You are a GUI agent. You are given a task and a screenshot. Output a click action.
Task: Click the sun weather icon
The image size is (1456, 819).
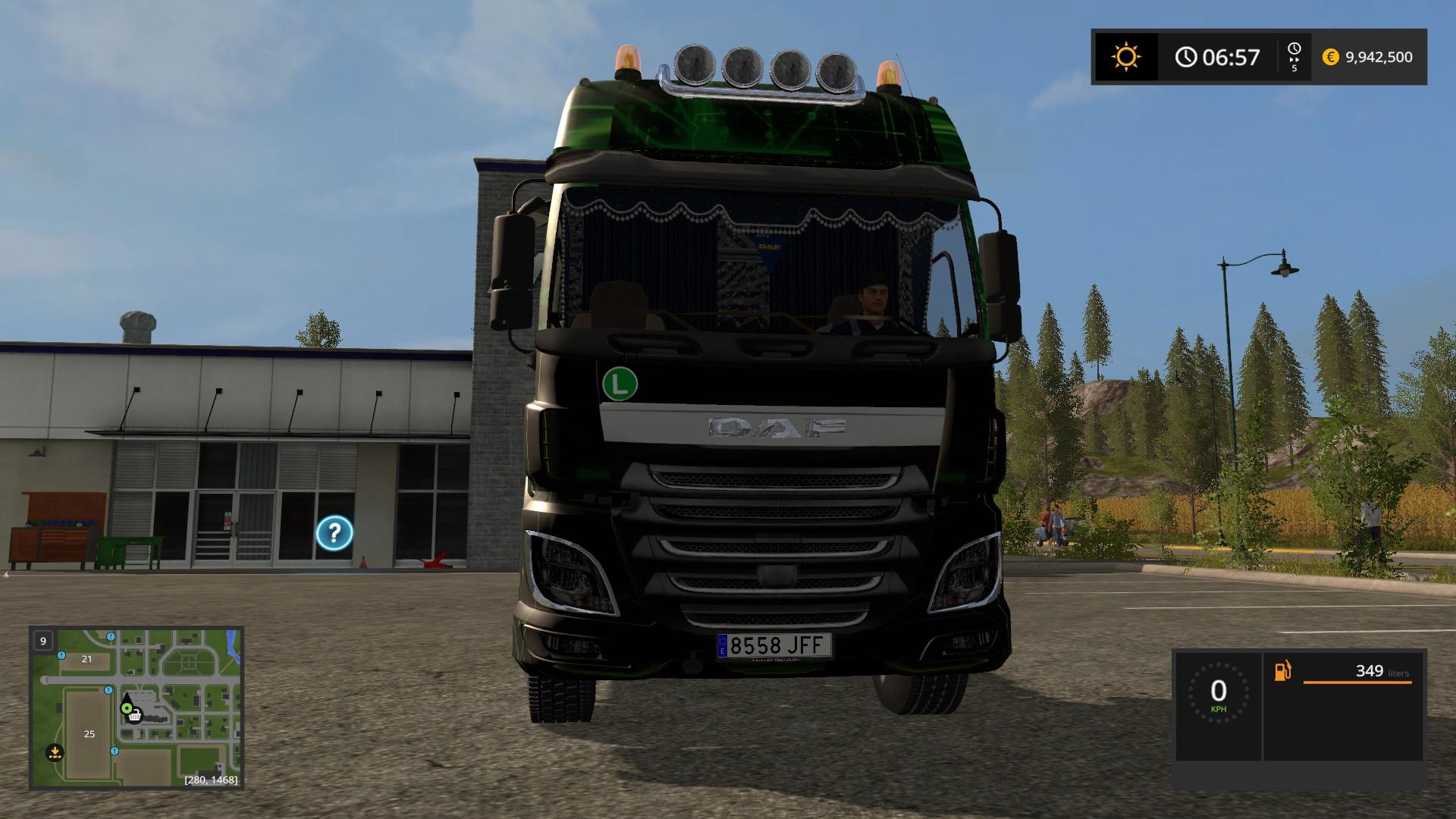[x=1125, y=57]
